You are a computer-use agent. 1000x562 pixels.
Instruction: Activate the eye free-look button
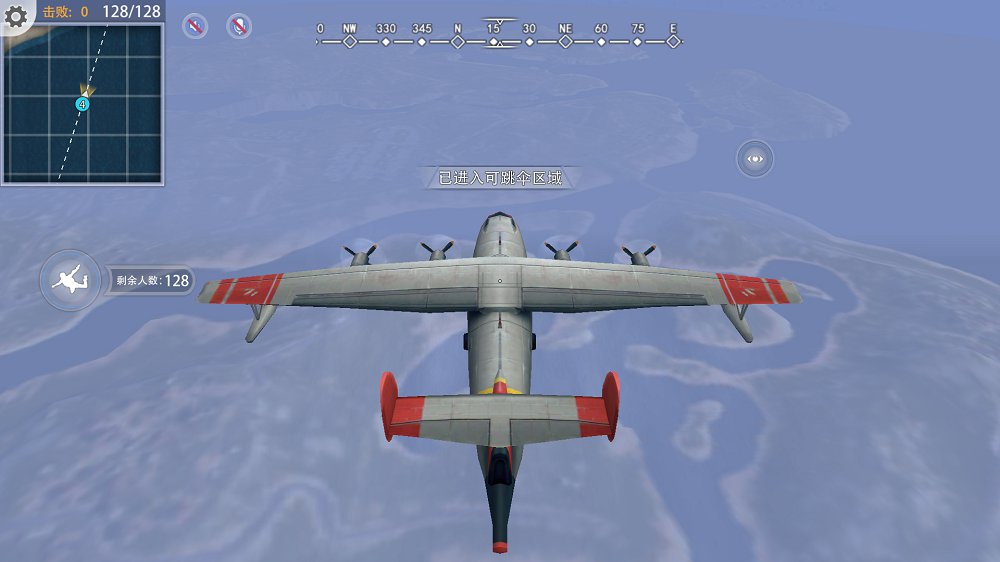pos(755,158)
